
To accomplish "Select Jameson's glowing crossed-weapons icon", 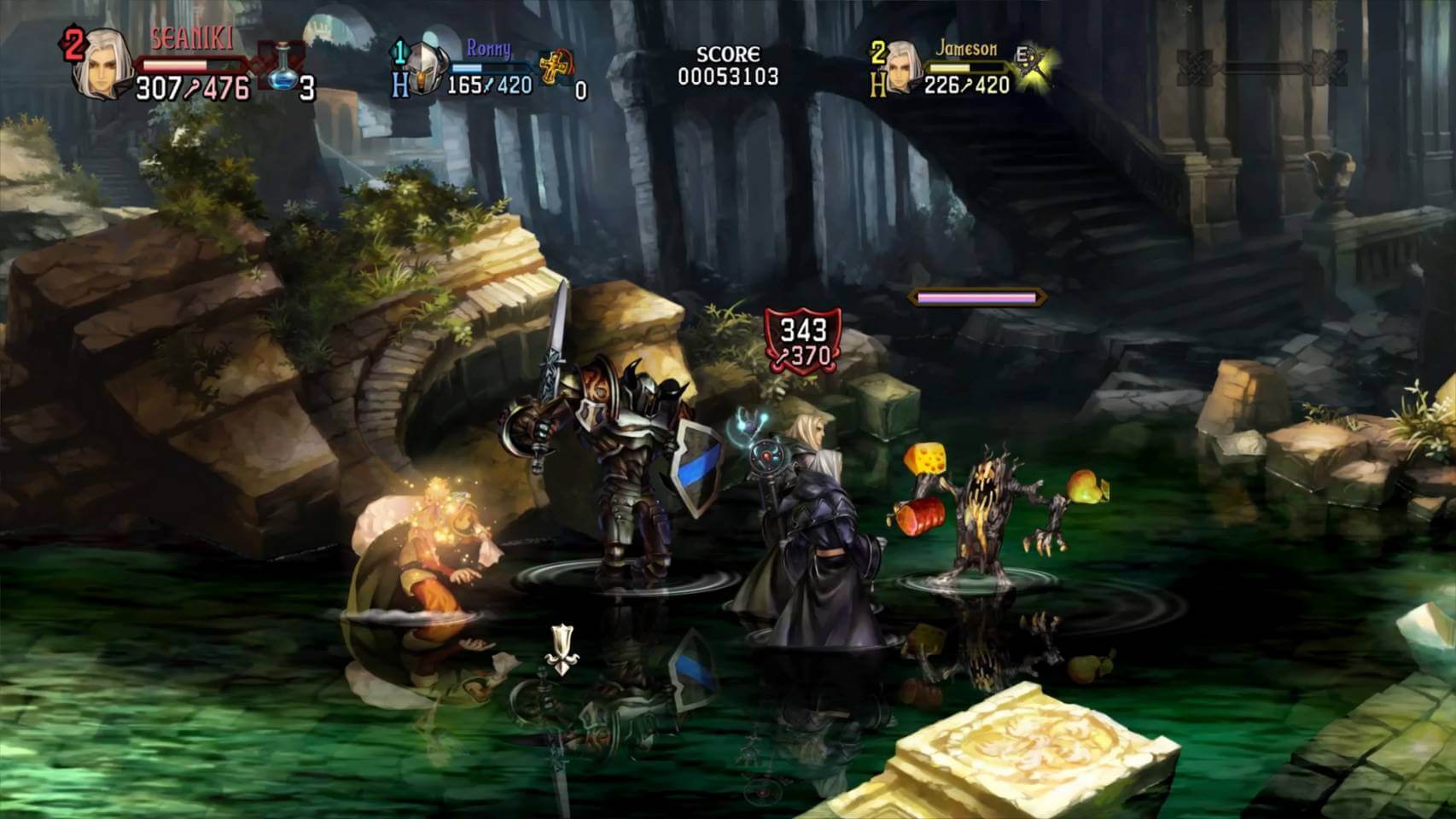I will [1034, 63].
